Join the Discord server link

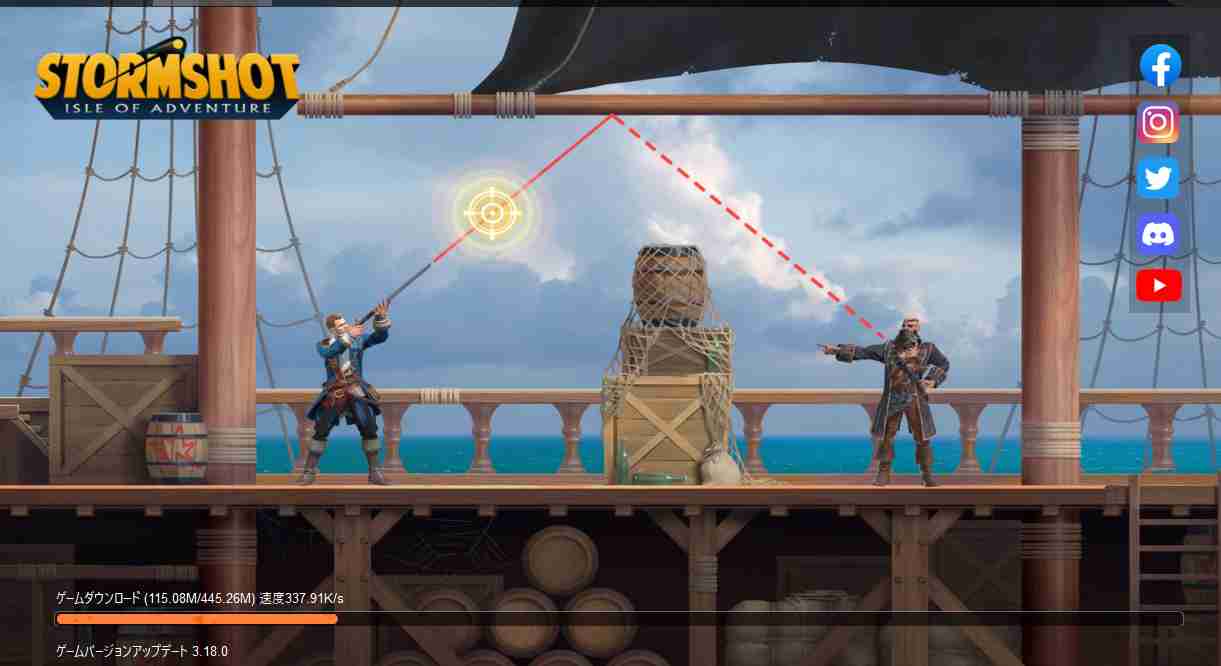(x=1158, y=234)
